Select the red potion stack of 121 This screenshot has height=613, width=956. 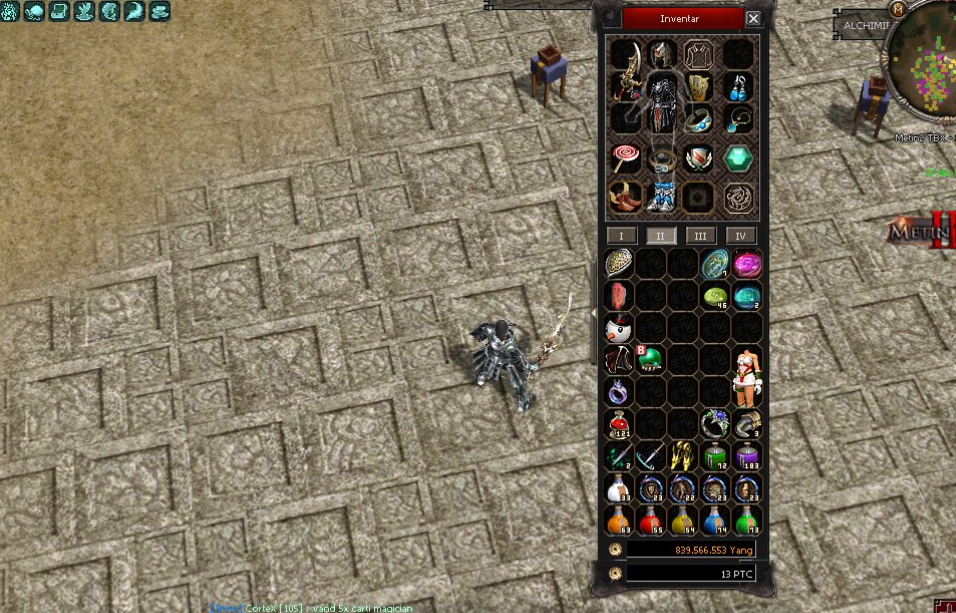(x=619, y=424)
